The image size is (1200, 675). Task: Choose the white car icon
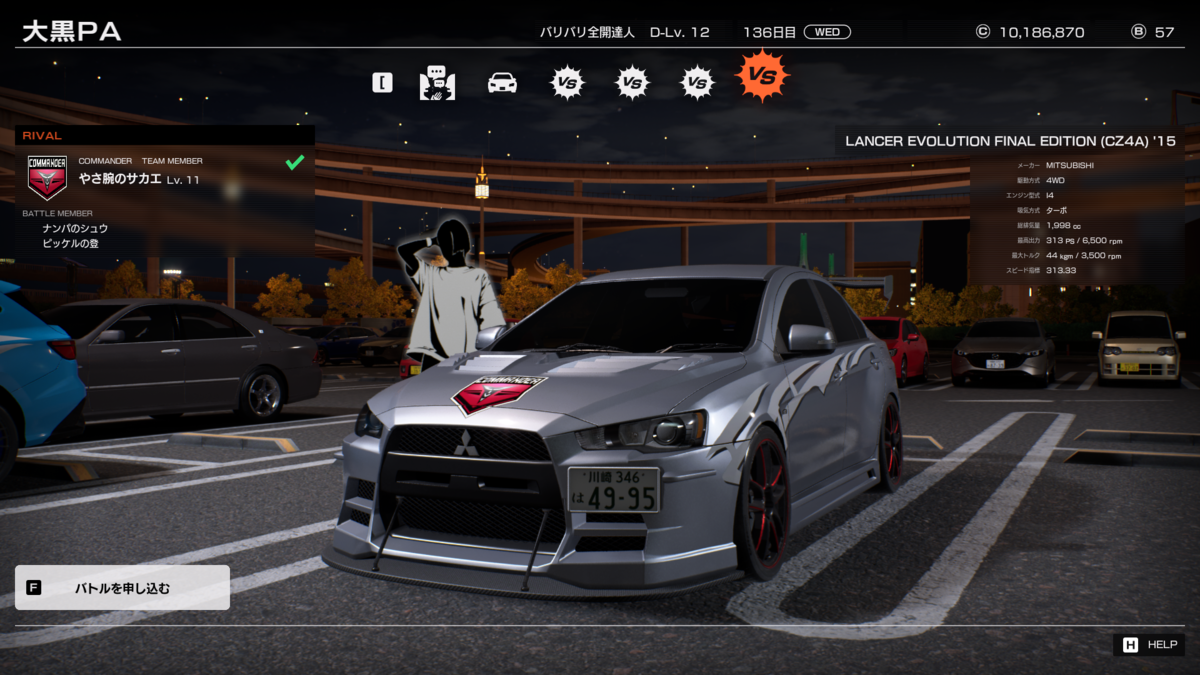(502, 82)
